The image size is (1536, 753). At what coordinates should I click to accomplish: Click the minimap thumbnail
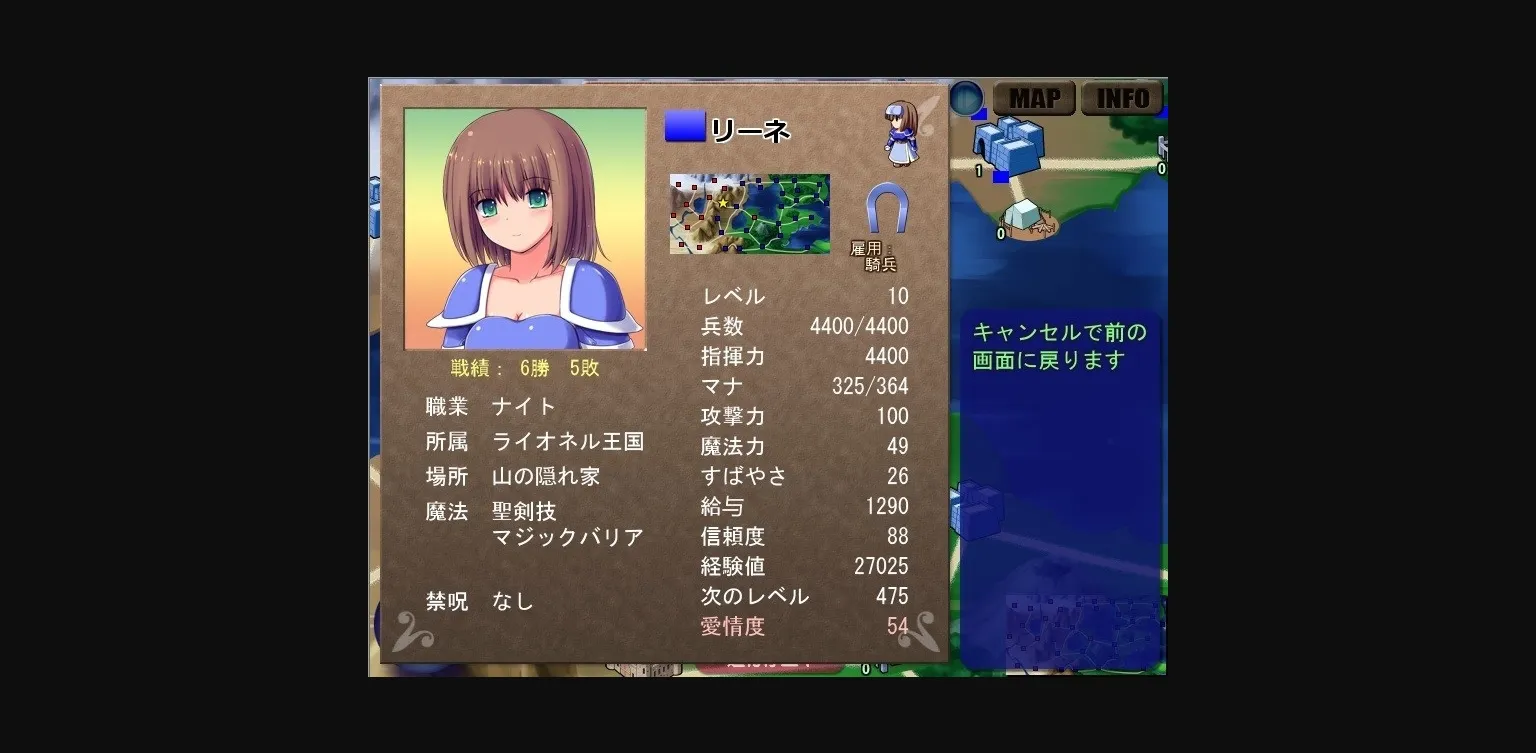click(749, 212)
